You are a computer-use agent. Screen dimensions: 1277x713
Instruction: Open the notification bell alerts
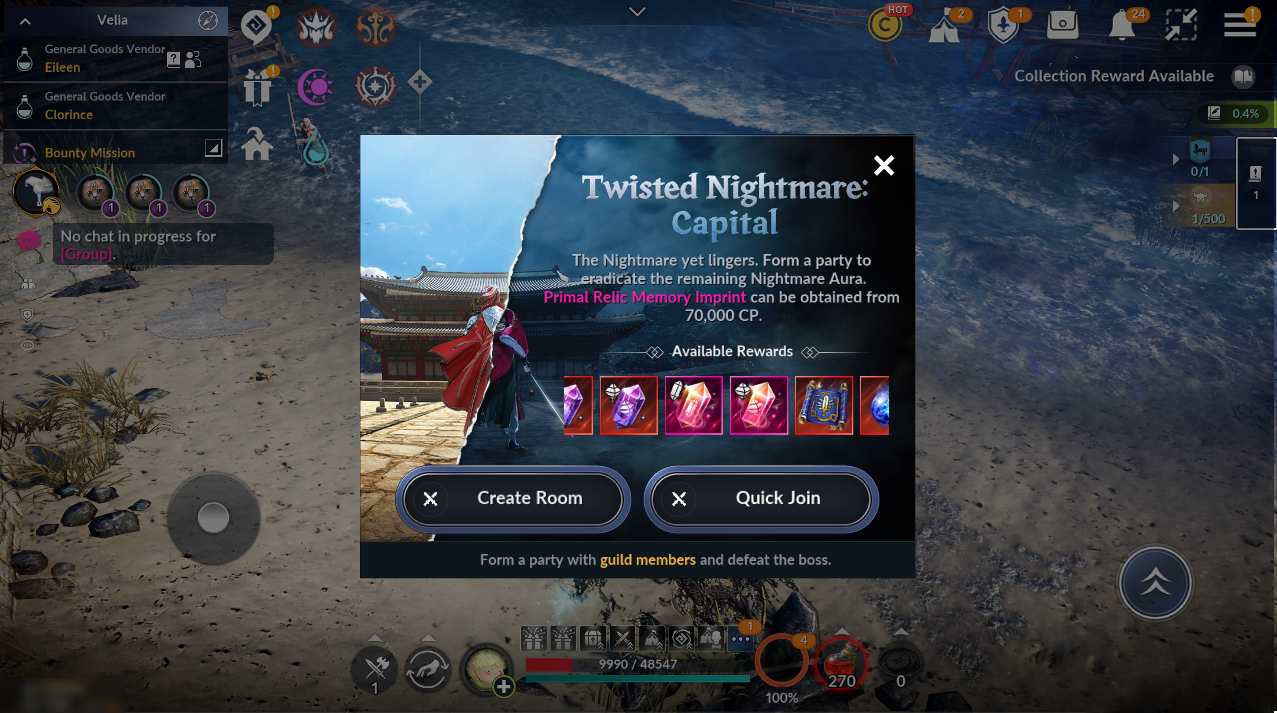[x=1123, y=26]
